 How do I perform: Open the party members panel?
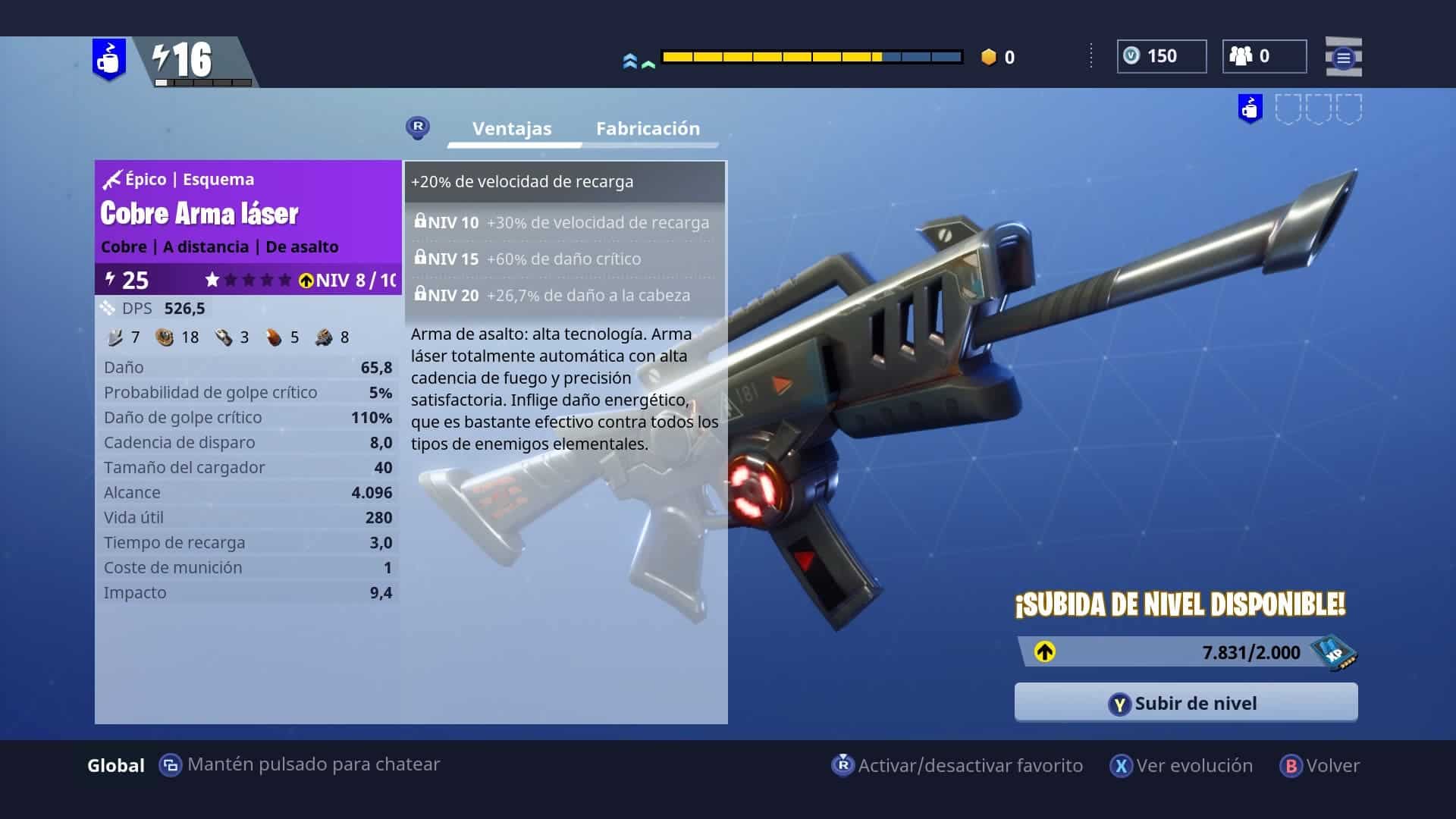pos(1263,57)
